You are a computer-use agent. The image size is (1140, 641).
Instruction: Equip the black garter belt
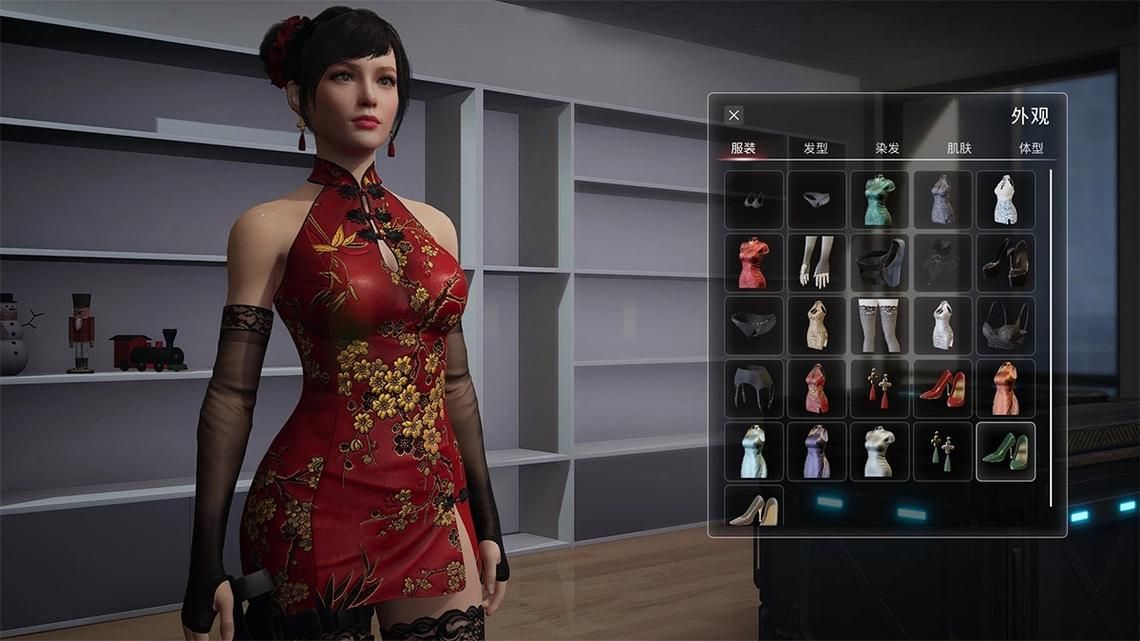[x=754, y=388]
